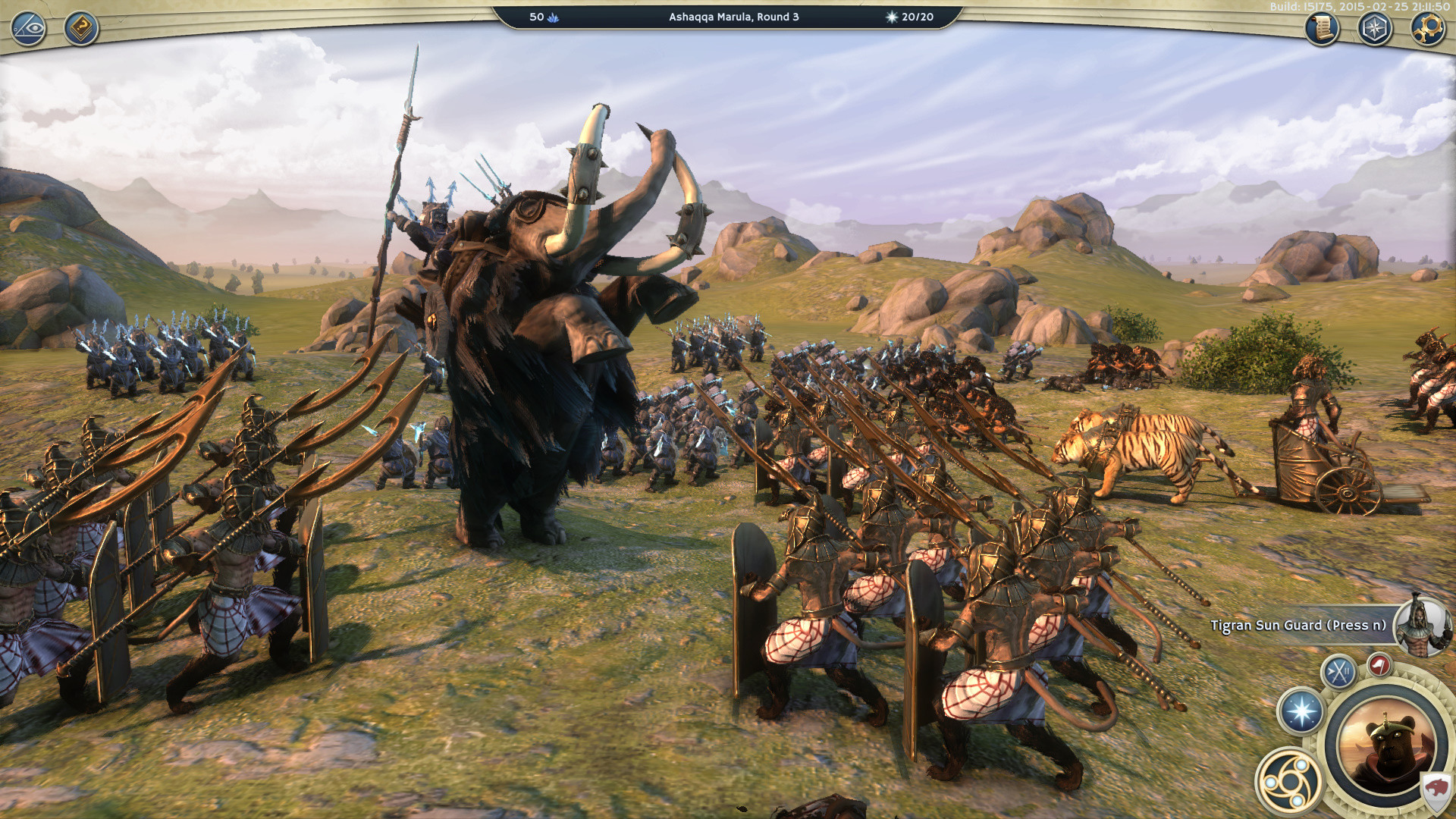1456x819 pixels.
Task: Open the spellbook compass icon top right
Action: 1374,28
